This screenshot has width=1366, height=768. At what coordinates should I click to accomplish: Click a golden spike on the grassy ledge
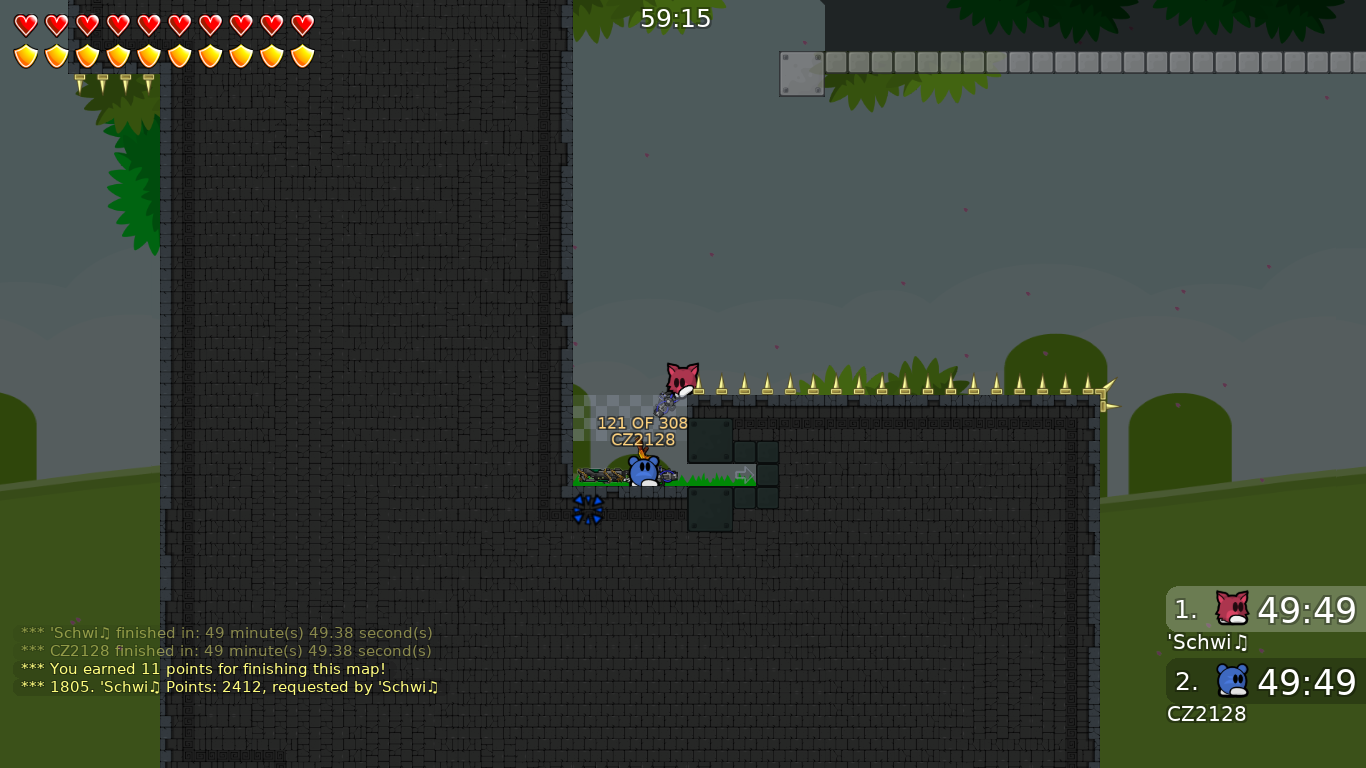(790, 383)
